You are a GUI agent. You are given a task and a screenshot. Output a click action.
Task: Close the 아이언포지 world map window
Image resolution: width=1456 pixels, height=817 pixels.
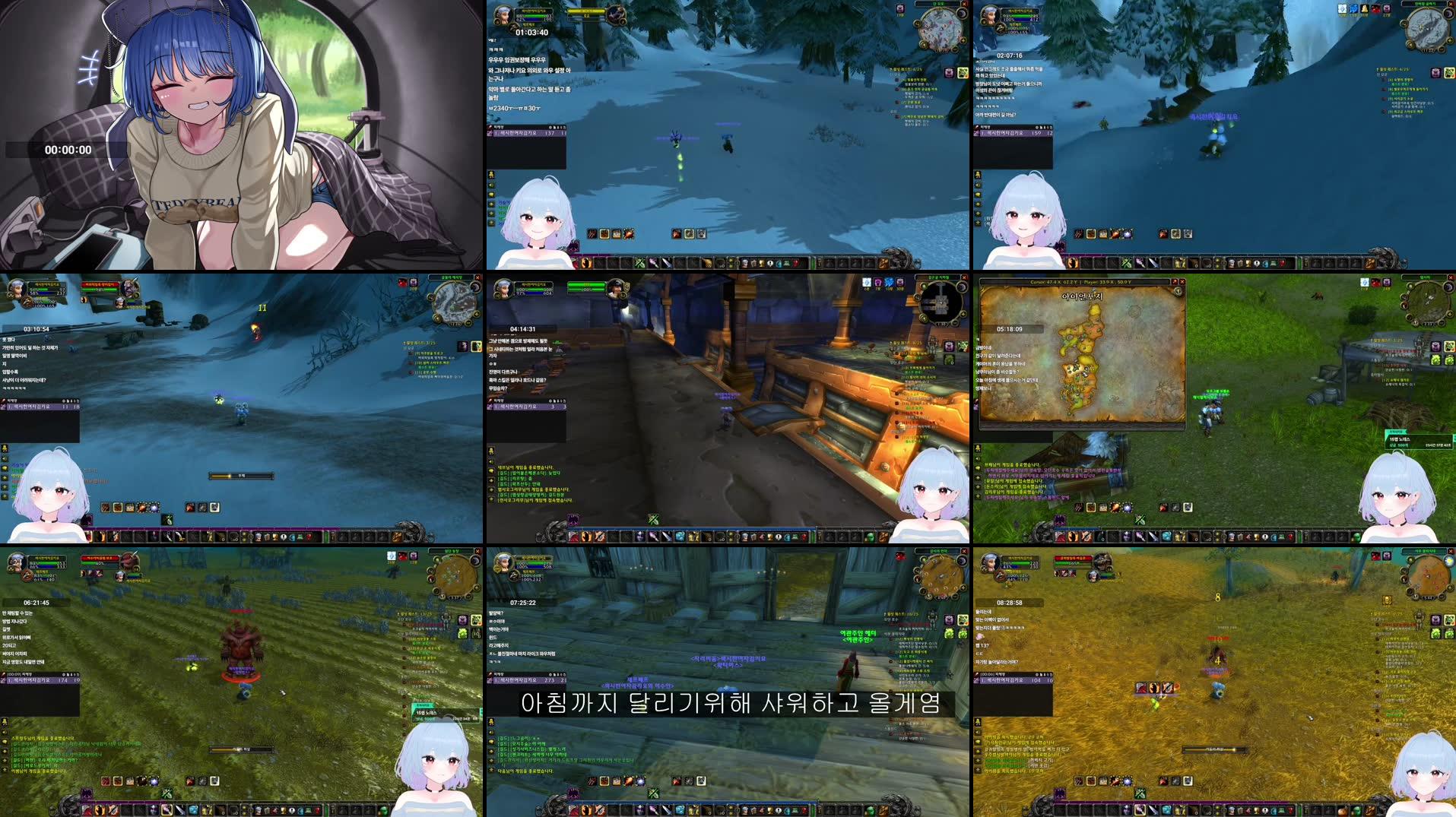pos(1182,281)
